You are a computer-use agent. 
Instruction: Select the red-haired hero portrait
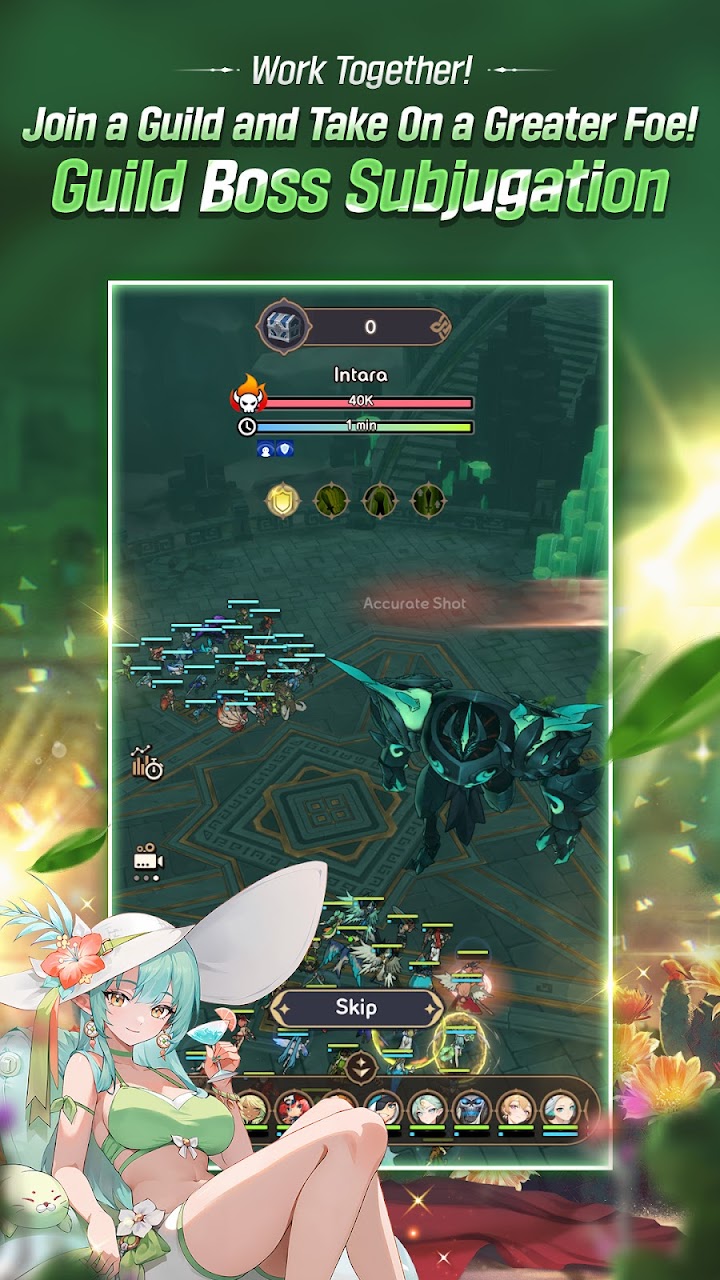click(296, 1108)
